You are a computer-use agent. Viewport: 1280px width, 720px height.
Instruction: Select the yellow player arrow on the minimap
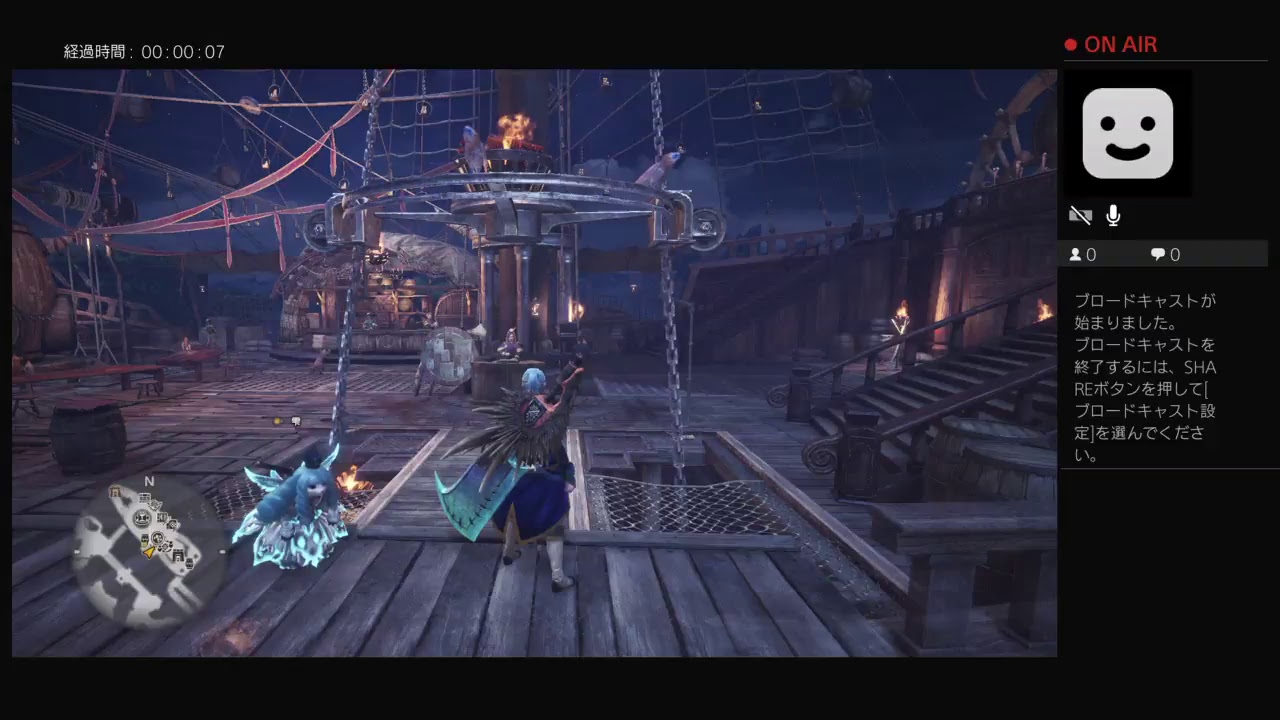pos(149,552)
